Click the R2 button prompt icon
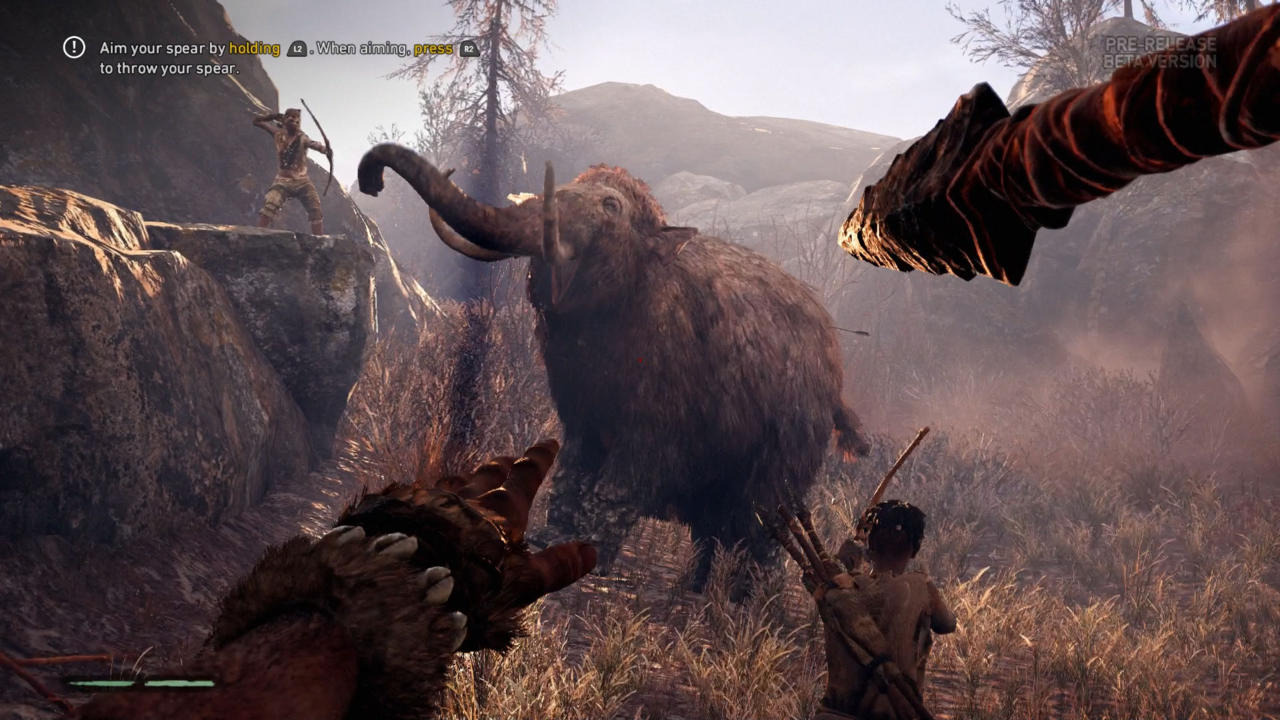The width and height of the screenshot is (1280, 720). point(466,47)
